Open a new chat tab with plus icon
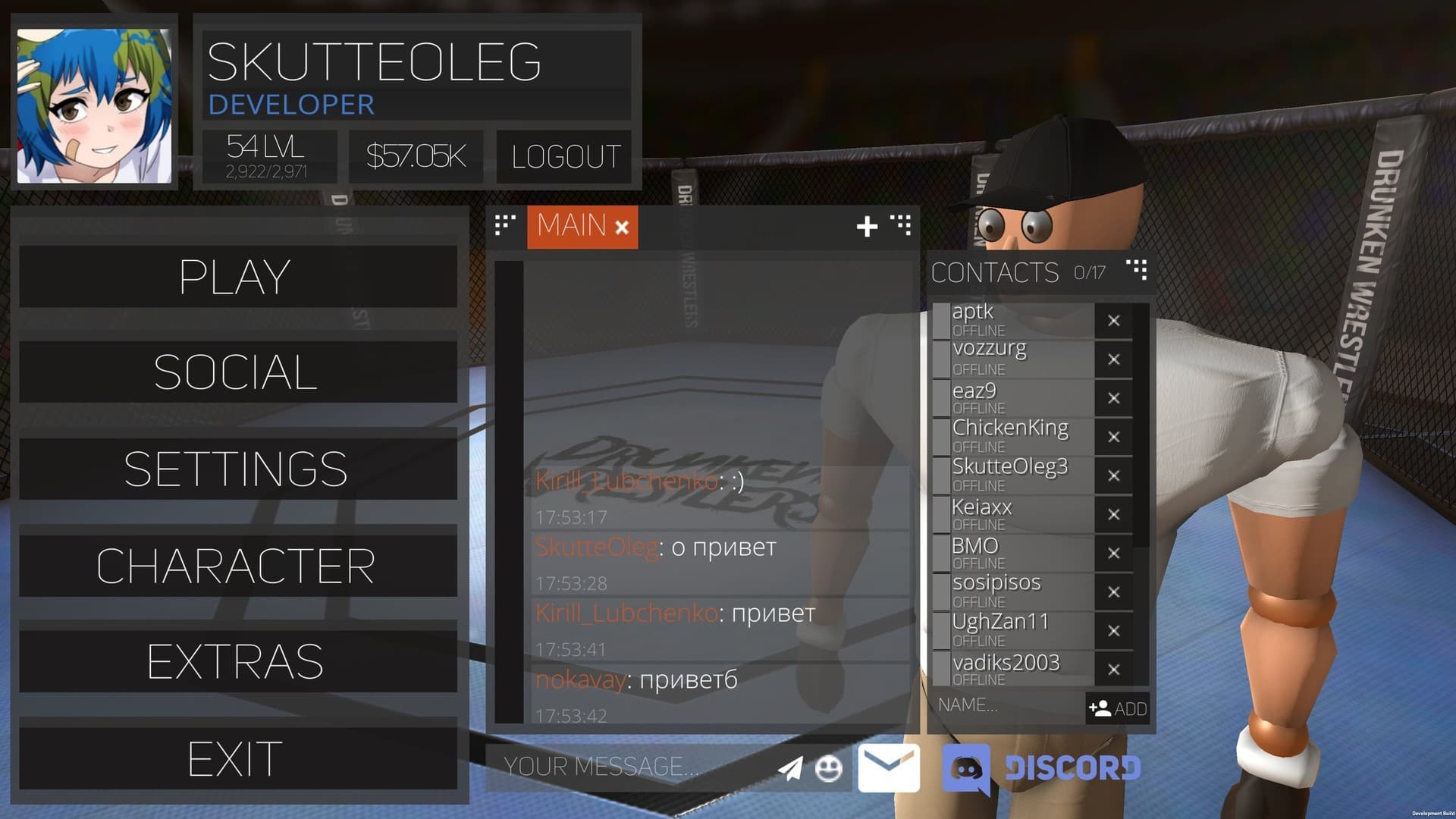Image resolution: width=1456 pixels, height=819 pixels. click(x=867, y=226)
